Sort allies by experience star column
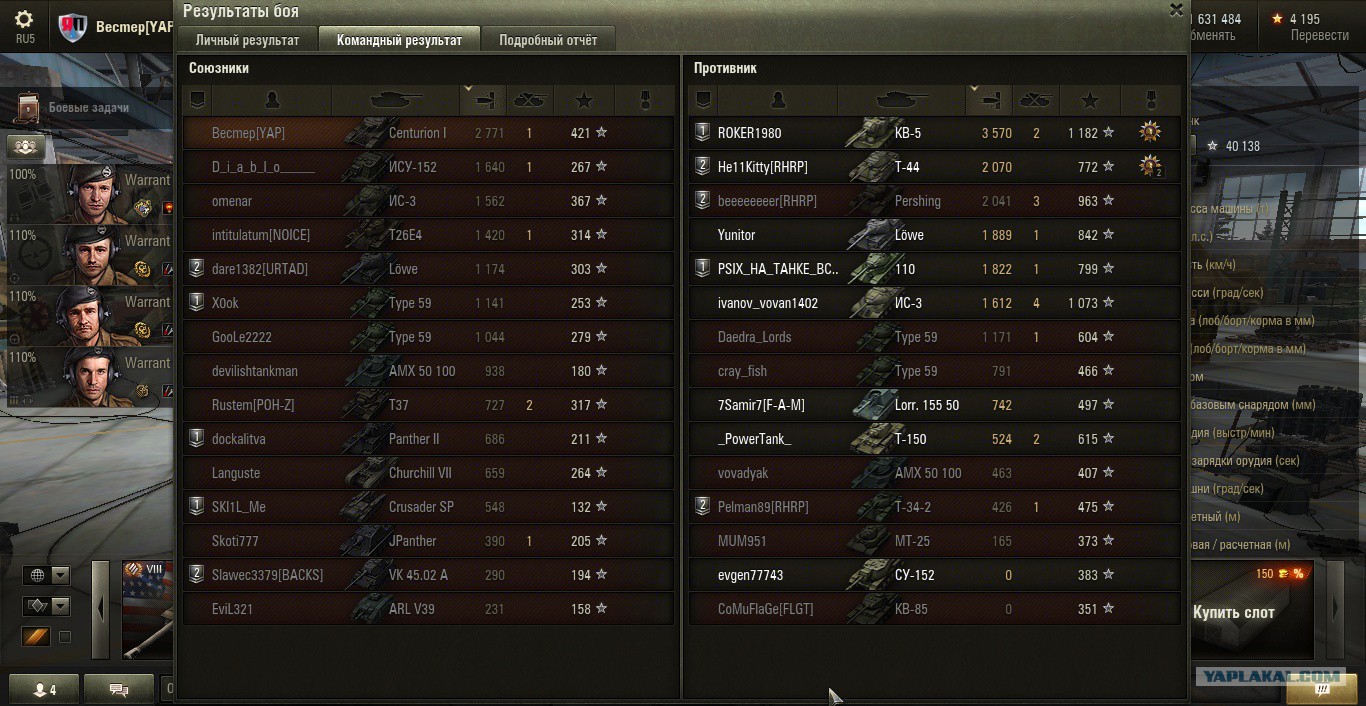1366x706 pixels. 584,100
